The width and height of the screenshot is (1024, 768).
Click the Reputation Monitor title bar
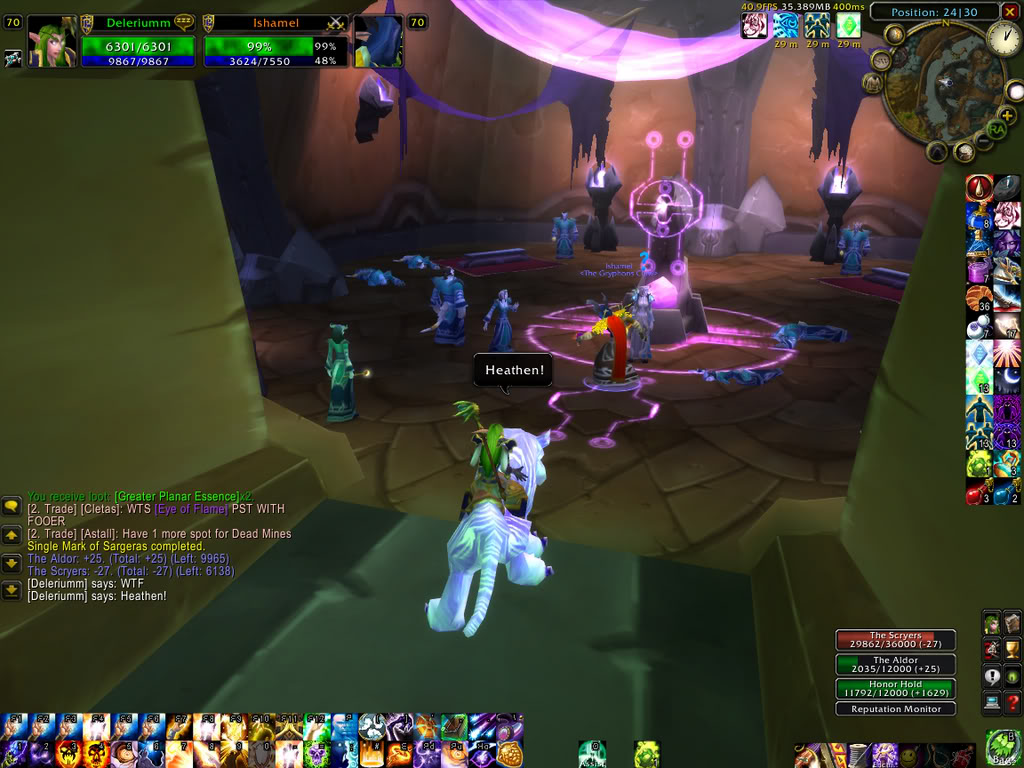click(x=895, y=709)
